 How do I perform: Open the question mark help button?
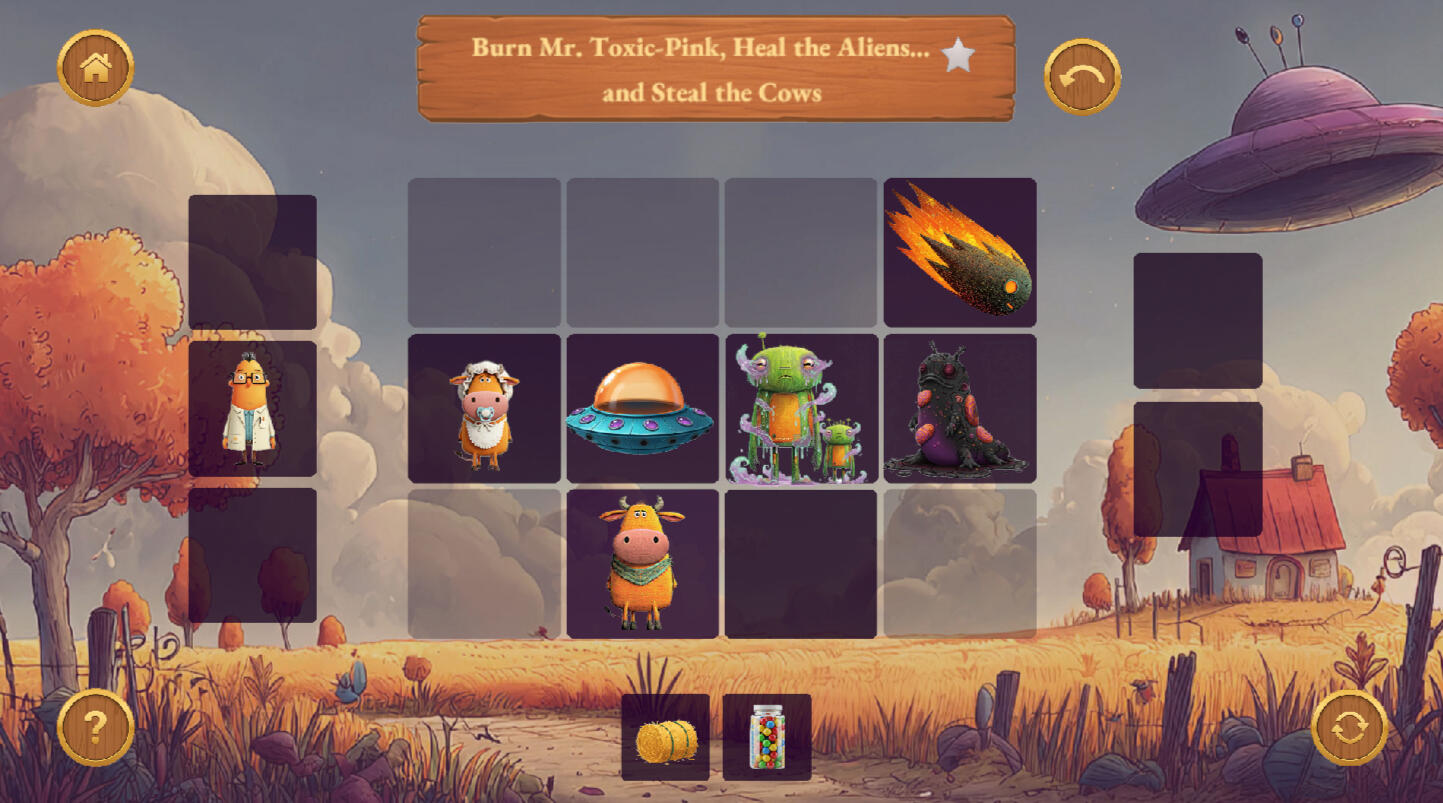point(96,727)
